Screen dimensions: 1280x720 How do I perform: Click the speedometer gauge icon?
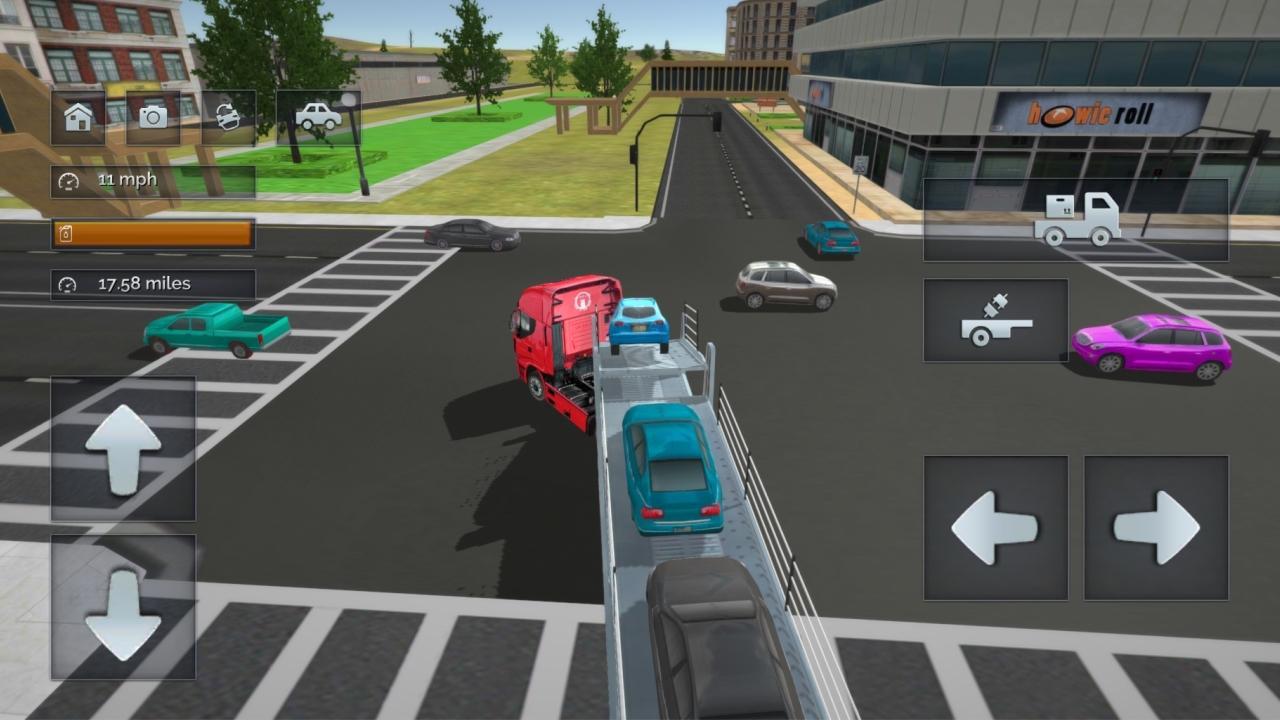(x=66, y=181)
